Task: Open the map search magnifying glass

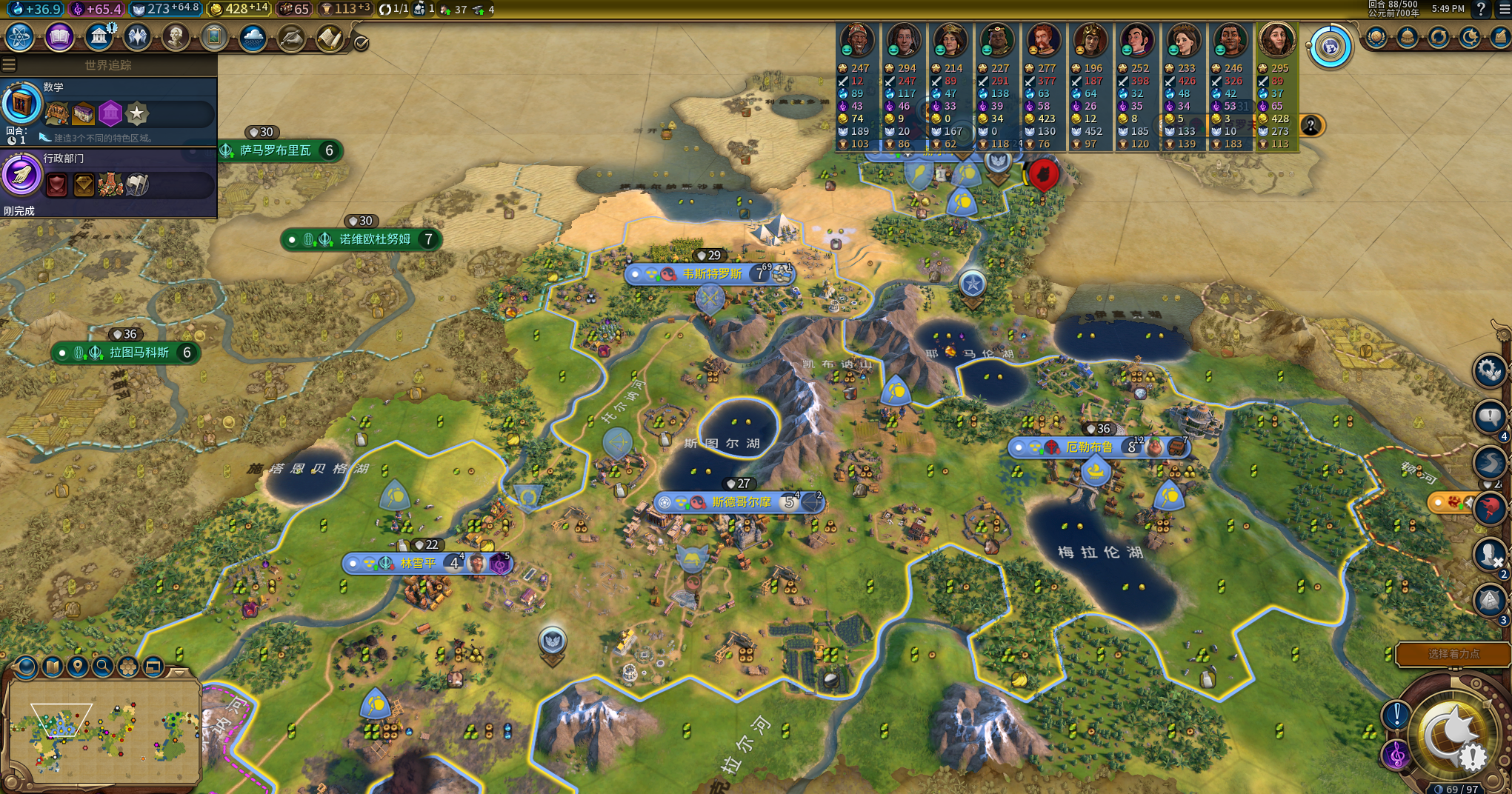Action: pyautogui.click(x=102, y=667)
